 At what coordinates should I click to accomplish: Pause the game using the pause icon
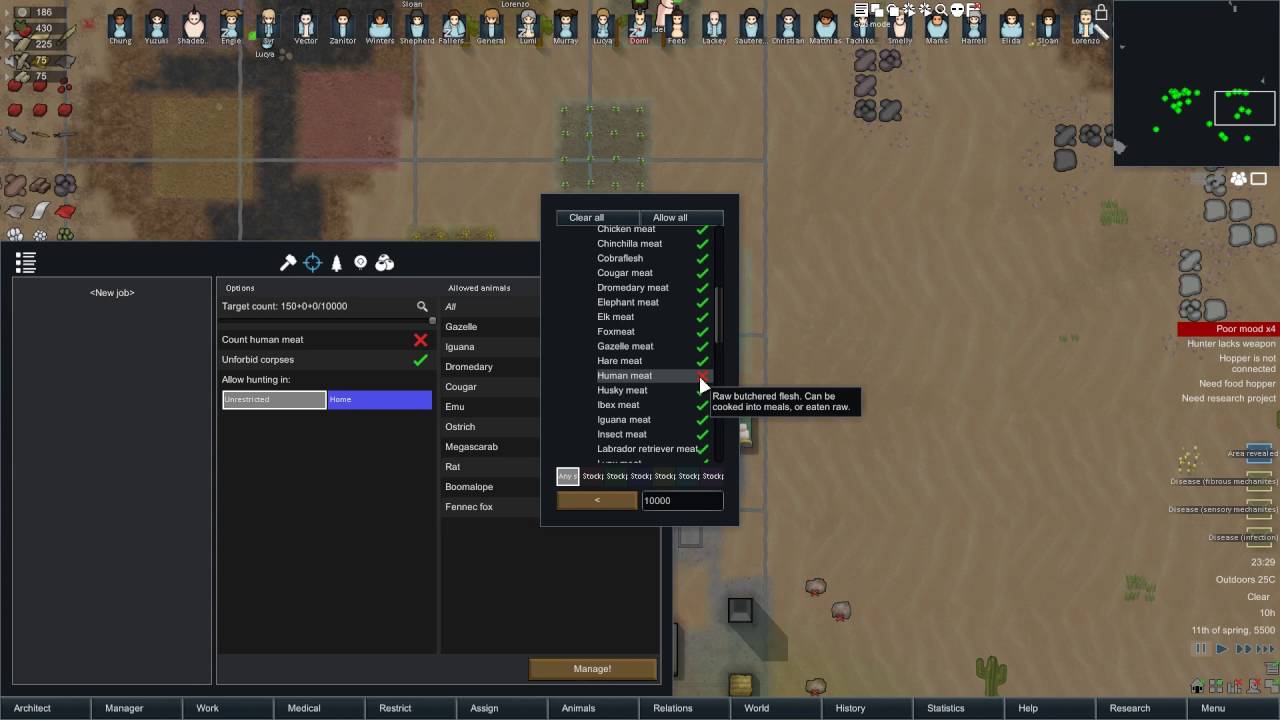pos(1200,648)
